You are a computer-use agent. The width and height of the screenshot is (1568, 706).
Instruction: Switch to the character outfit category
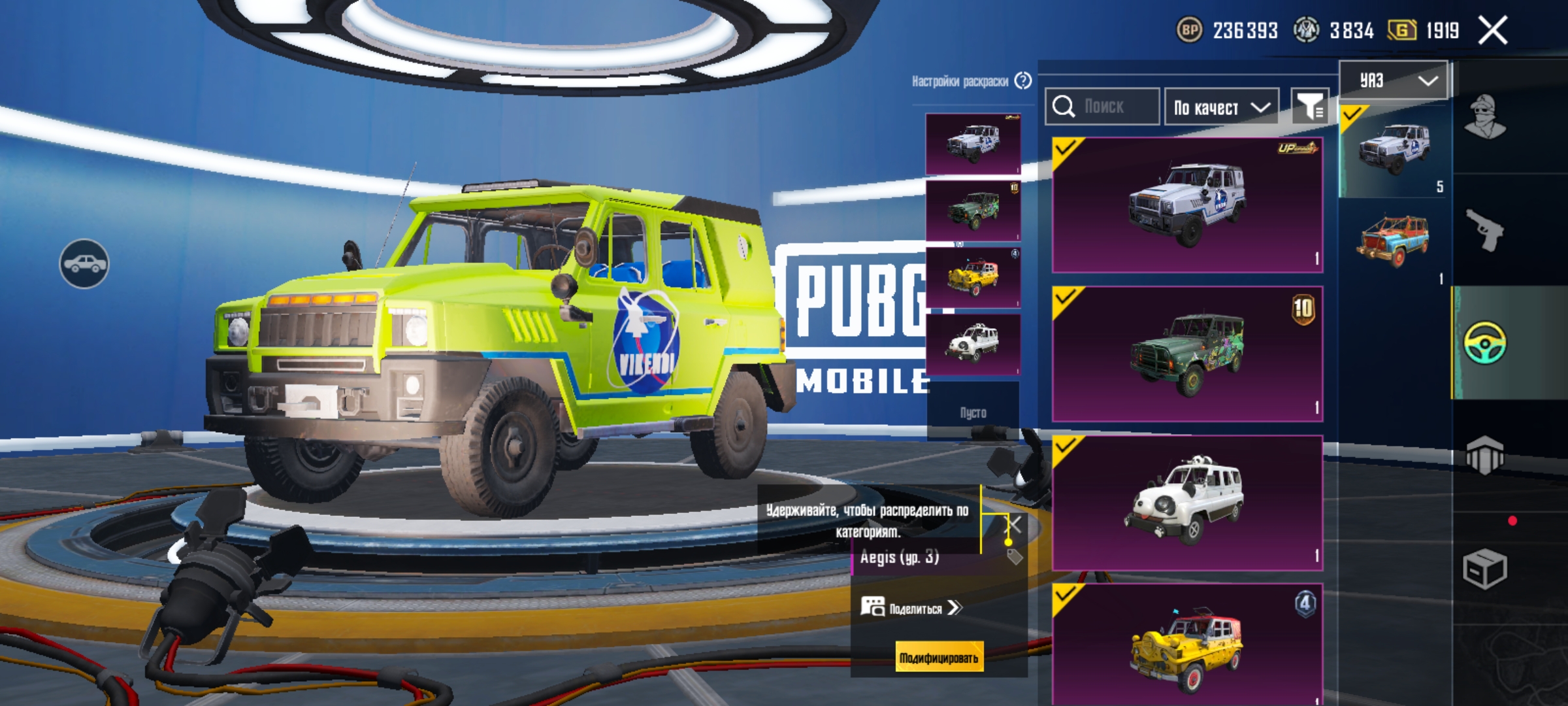tap(1485, 118)
